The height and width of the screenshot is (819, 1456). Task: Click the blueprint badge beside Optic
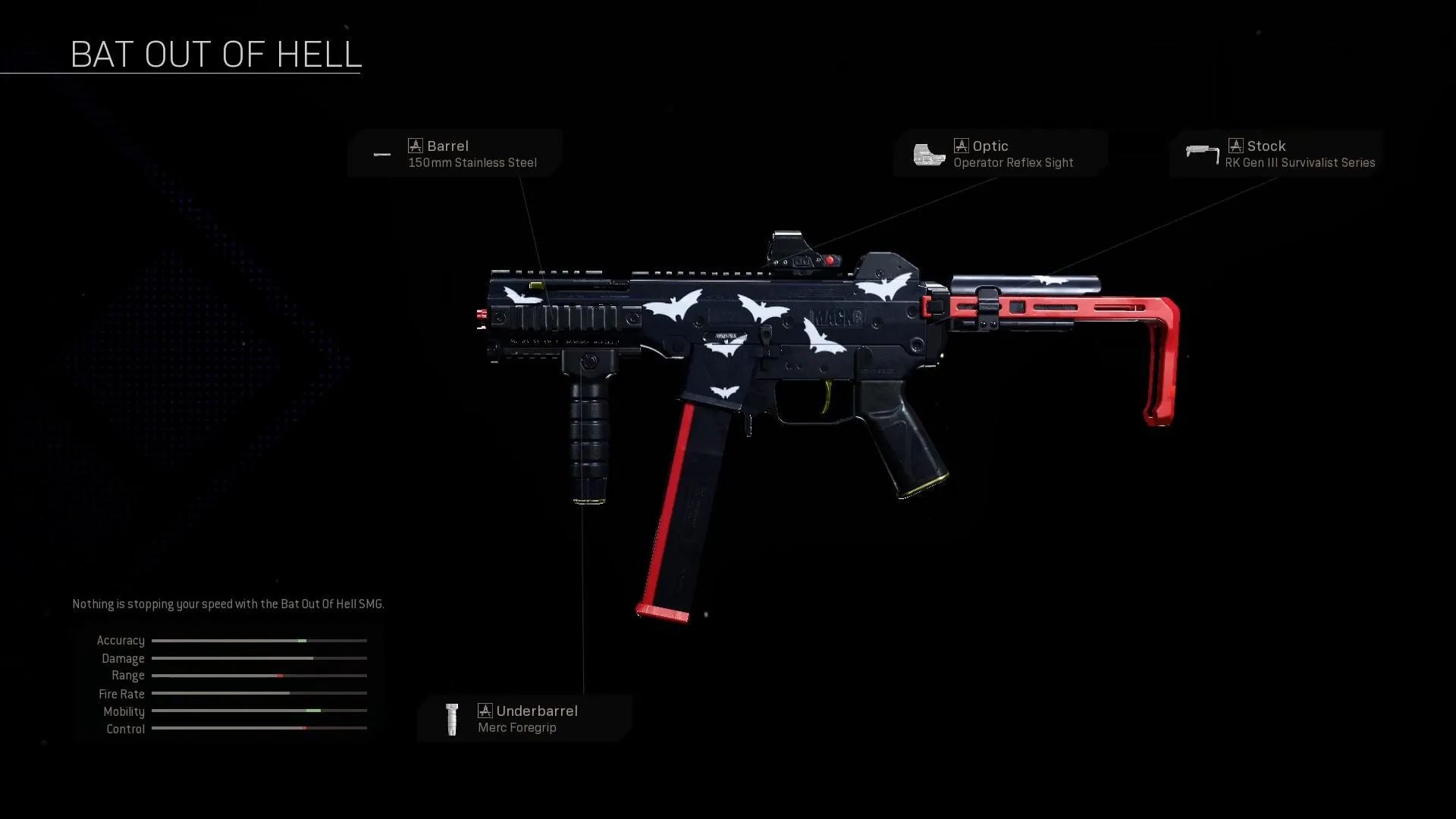coord(962,146)
